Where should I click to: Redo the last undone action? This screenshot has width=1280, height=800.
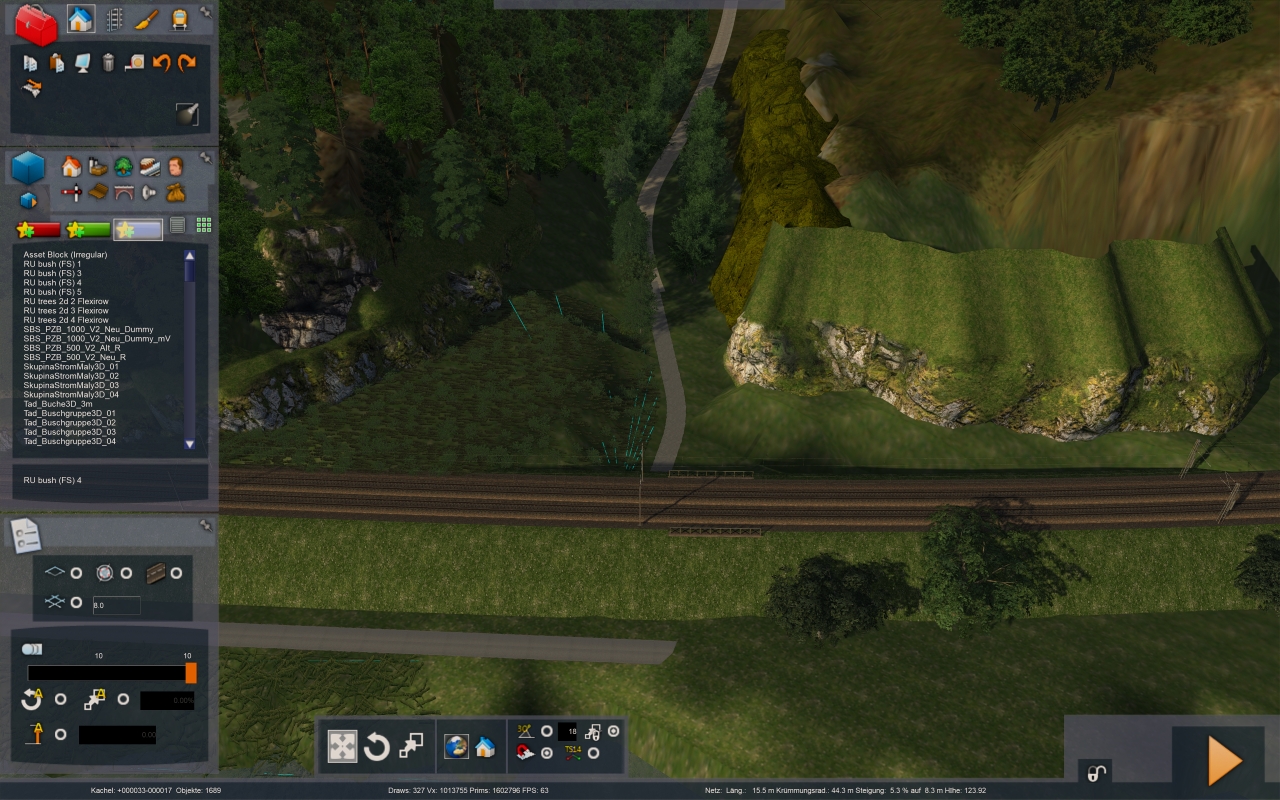[186, 63]
